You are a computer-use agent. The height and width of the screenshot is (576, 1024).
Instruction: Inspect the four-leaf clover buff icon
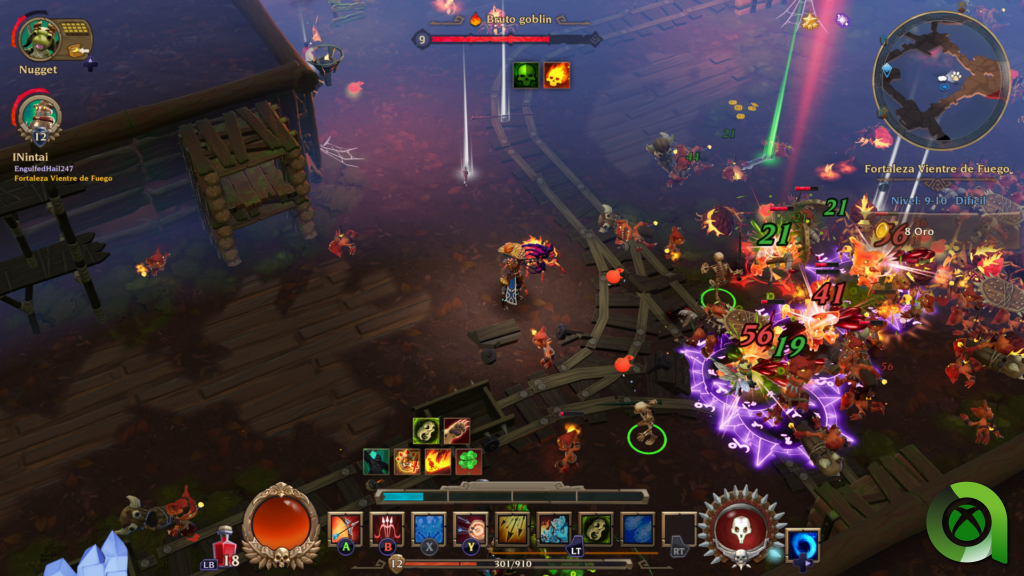(x=468, y=461)
